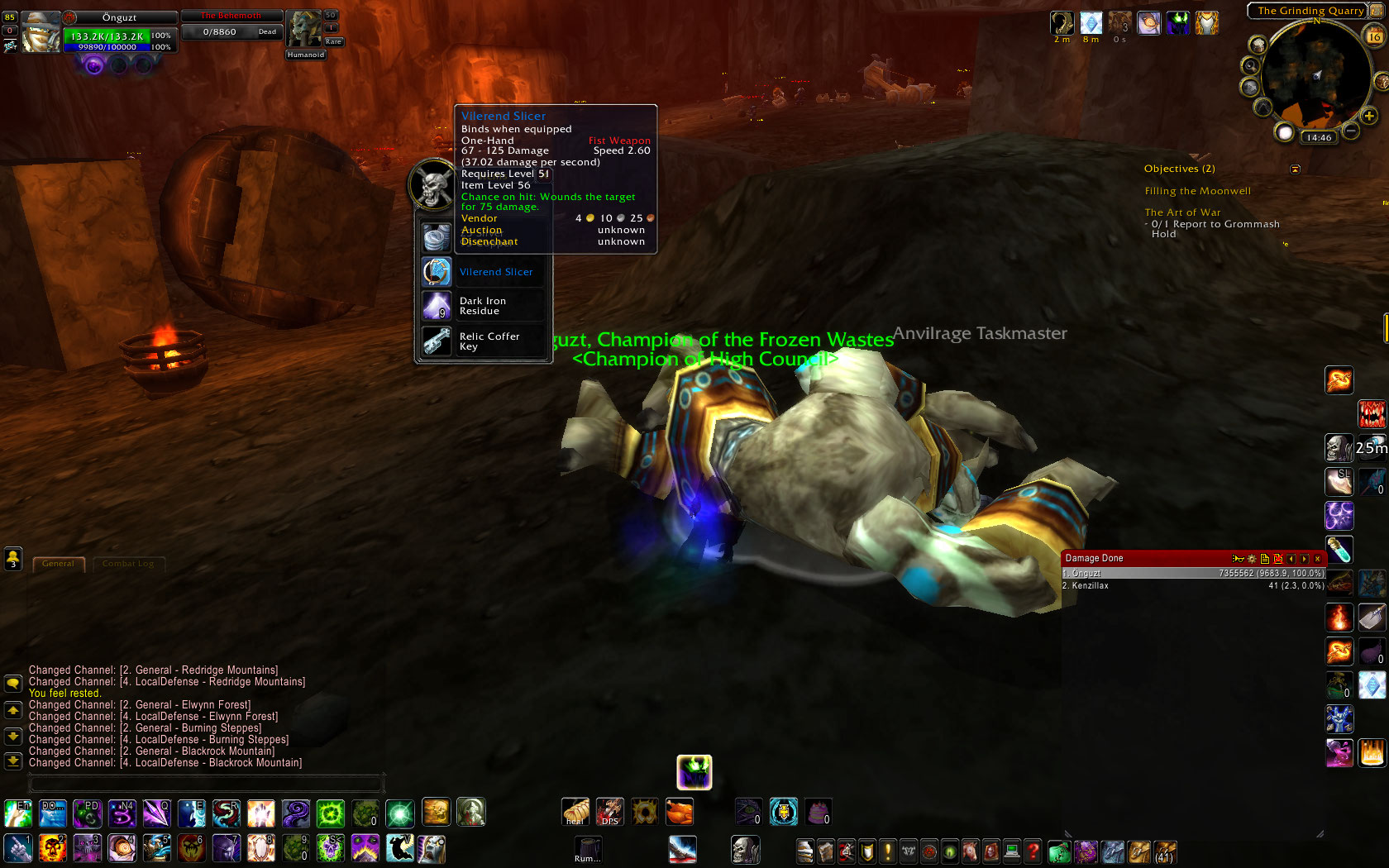Select the Filling the Moonwell quest
Viewport: 1389px width, 868px height.
1197,191
